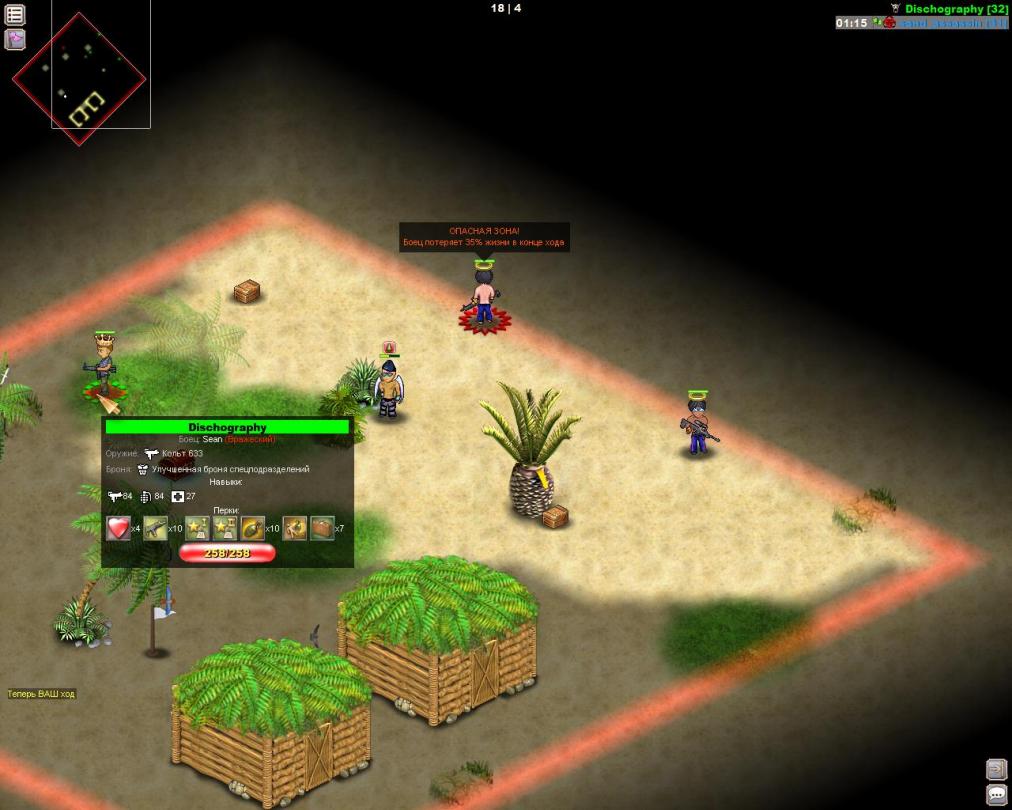
Task: Open the chat speech bubble button
Action: click(996, 794)
